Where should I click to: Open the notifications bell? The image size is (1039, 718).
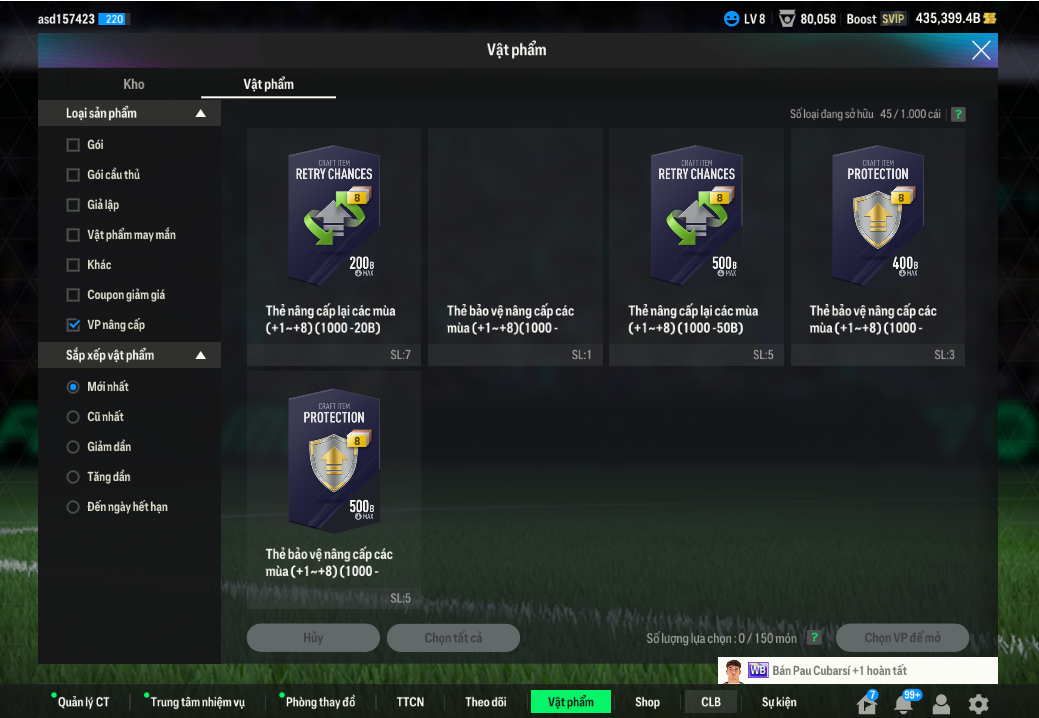[x=904, y=704]
